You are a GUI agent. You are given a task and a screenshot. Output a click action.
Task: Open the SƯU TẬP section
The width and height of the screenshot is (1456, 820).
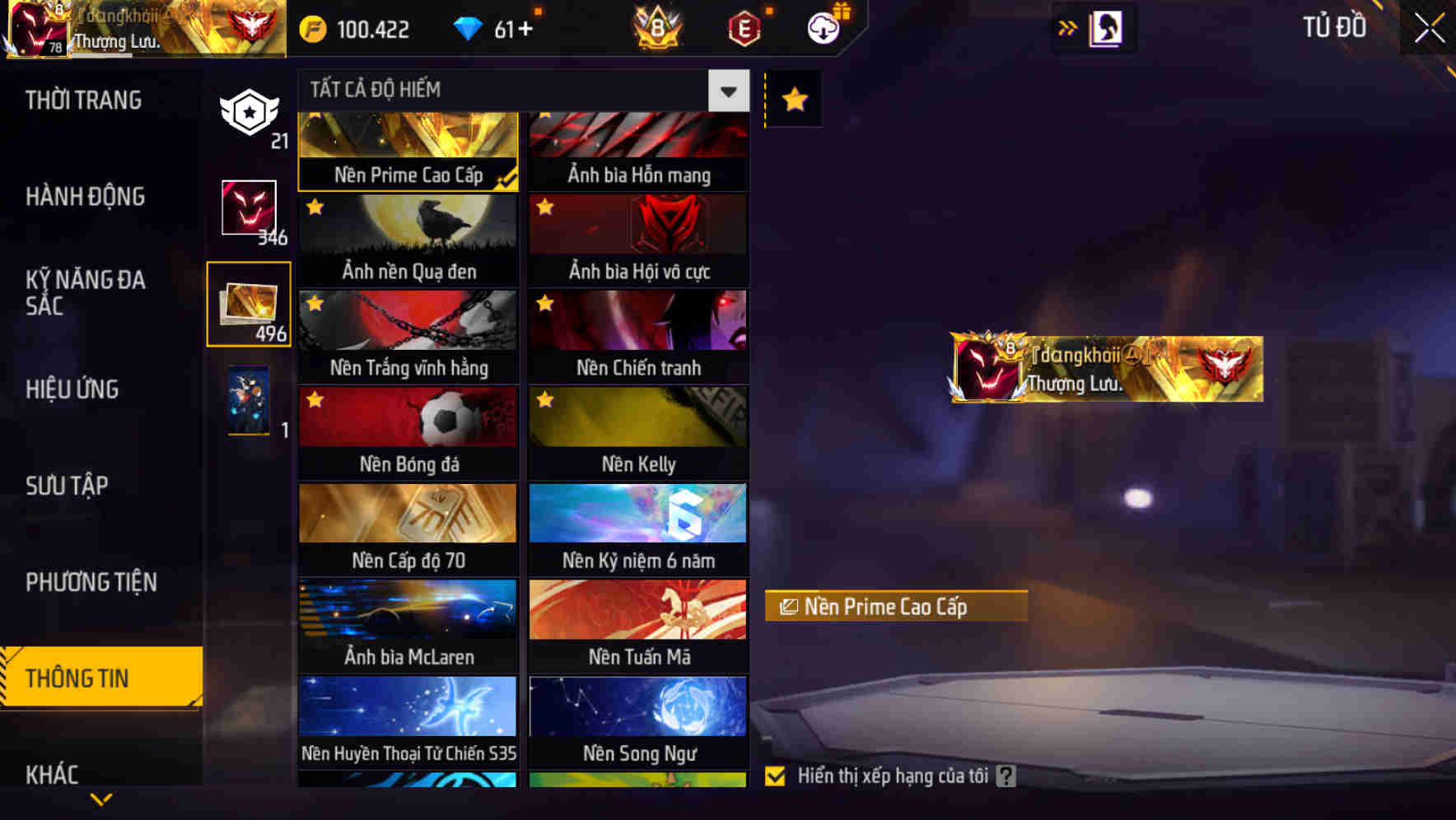click(x=68, y=486)
